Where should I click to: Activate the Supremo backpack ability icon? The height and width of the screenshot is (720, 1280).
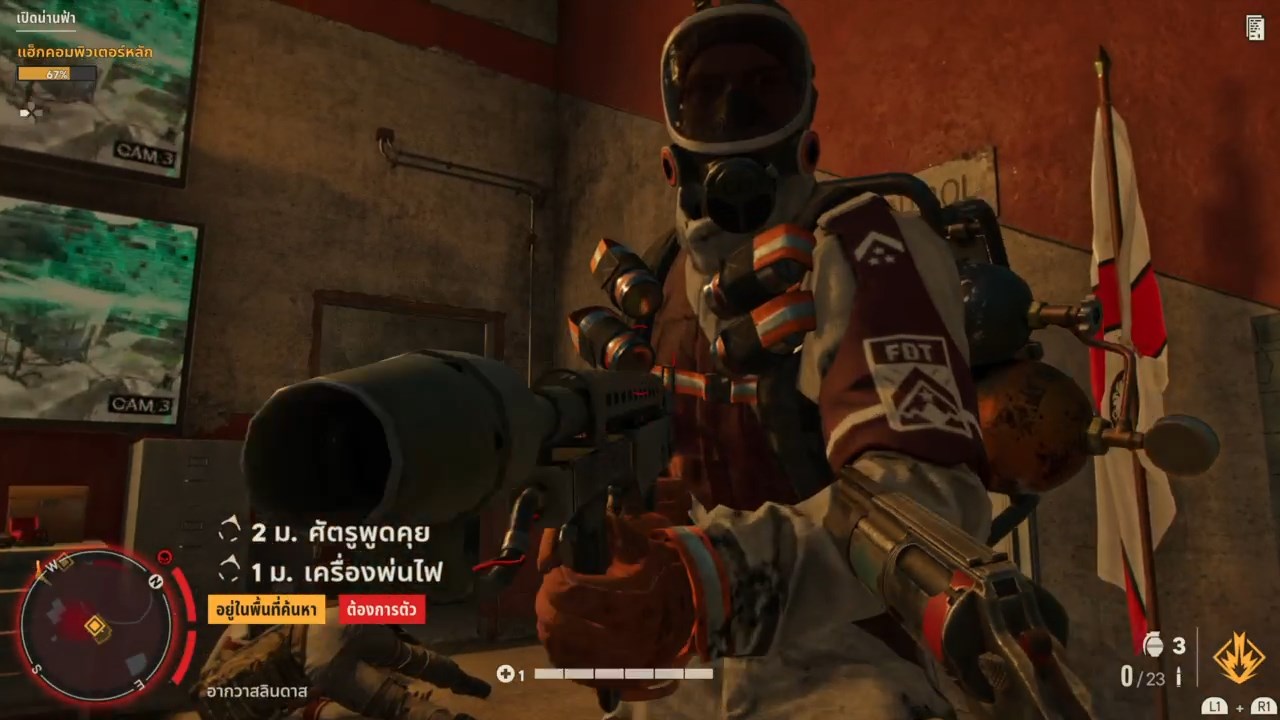click(x=1238, y=658)
